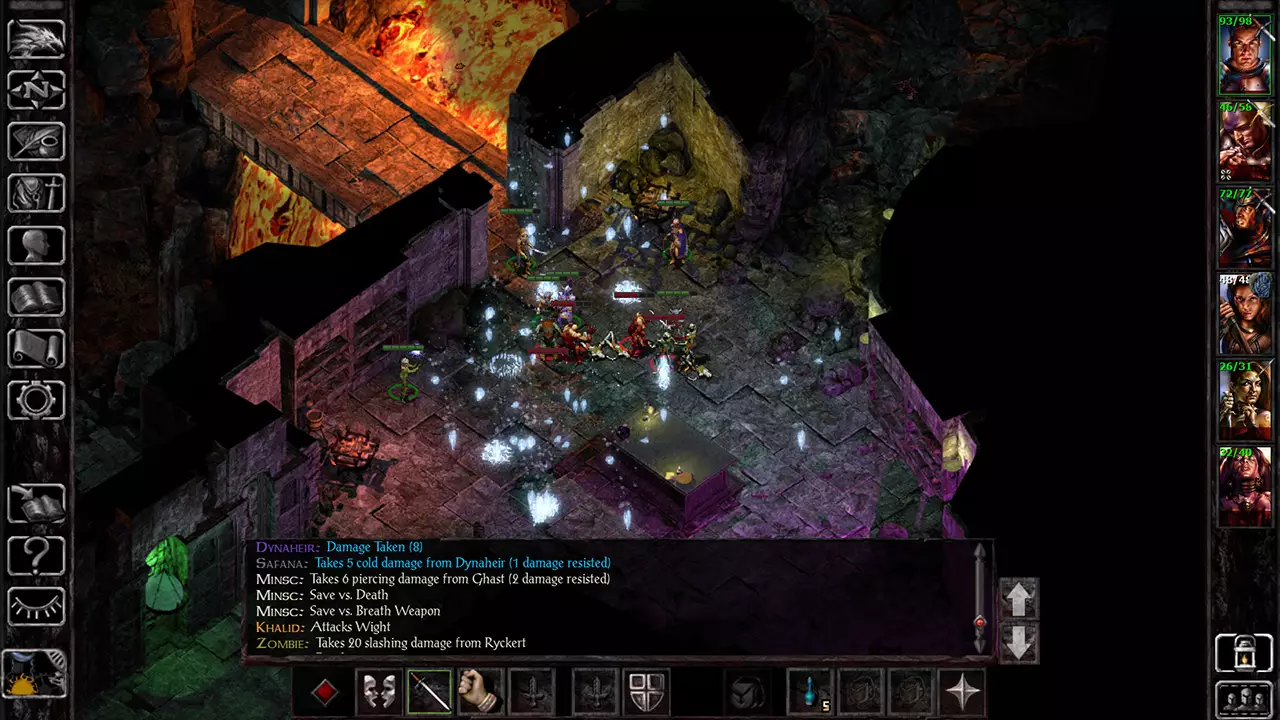Use the quick potion slot showing 5
1280x720 pixels.
[810, 690]
